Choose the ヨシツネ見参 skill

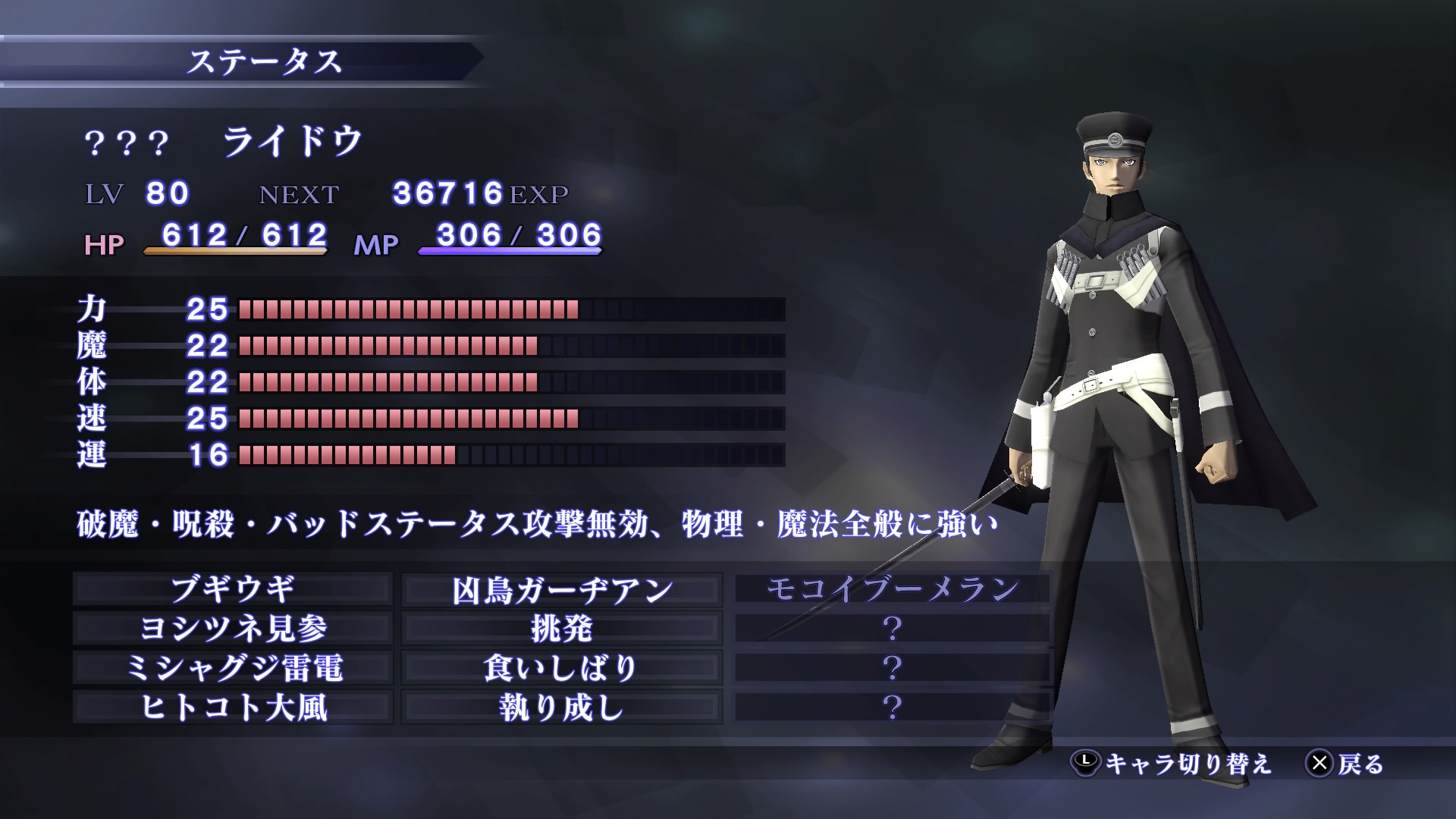233,629
